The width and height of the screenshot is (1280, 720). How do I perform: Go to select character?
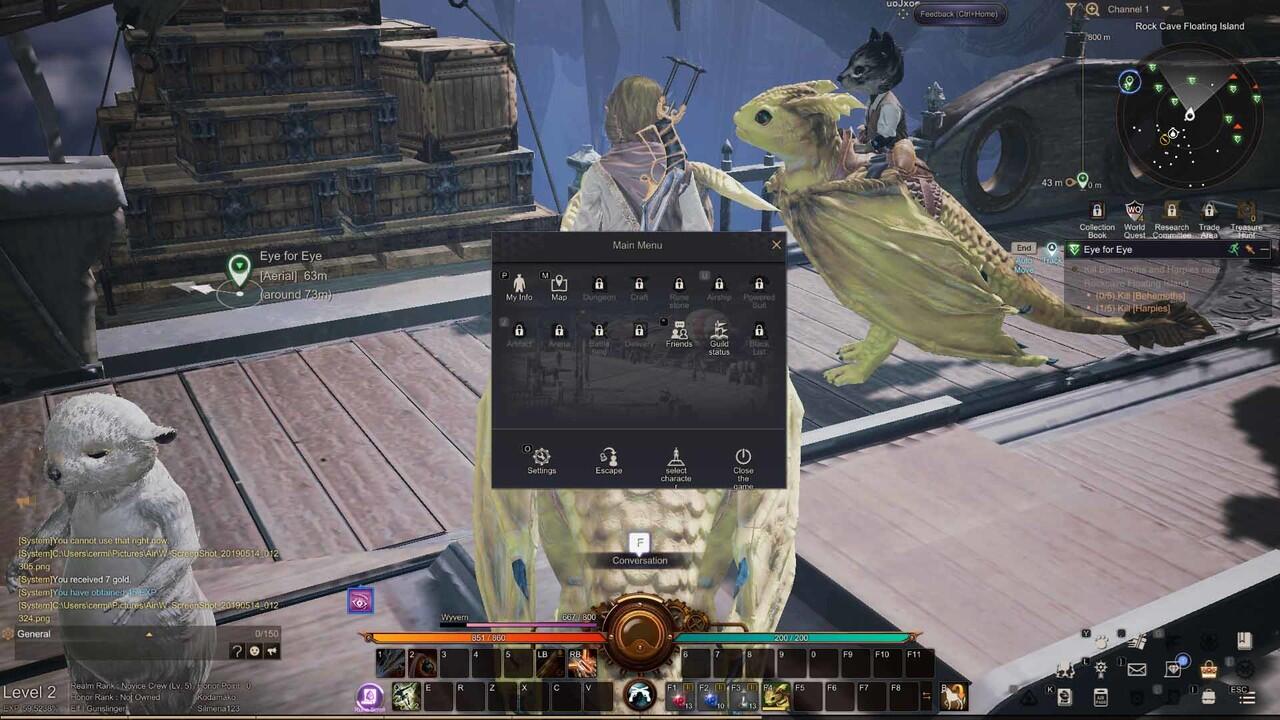tap(676, 463)
